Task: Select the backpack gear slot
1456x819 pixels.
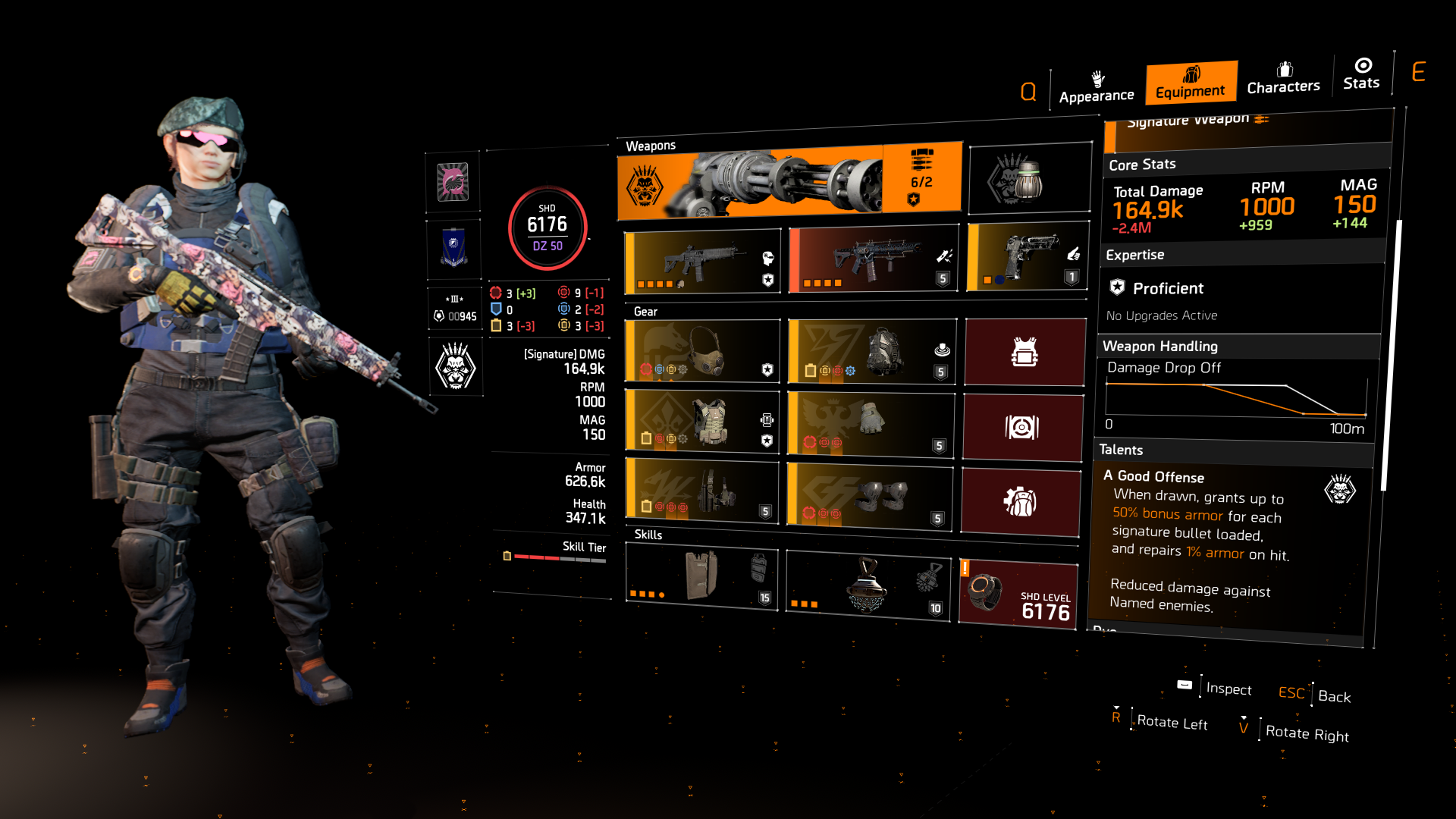Action: [871, 350]
